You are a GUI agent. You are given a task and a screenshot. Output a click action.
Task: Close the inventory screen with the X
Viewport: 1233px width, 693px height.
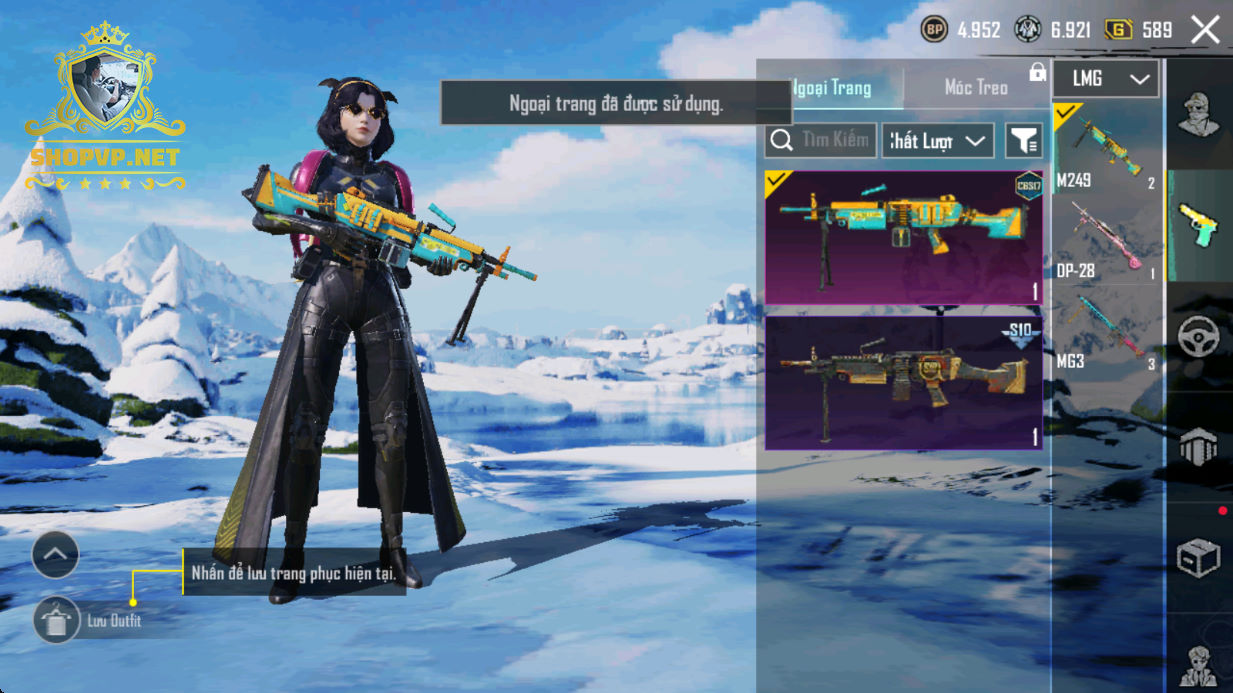coord(1205,30)
